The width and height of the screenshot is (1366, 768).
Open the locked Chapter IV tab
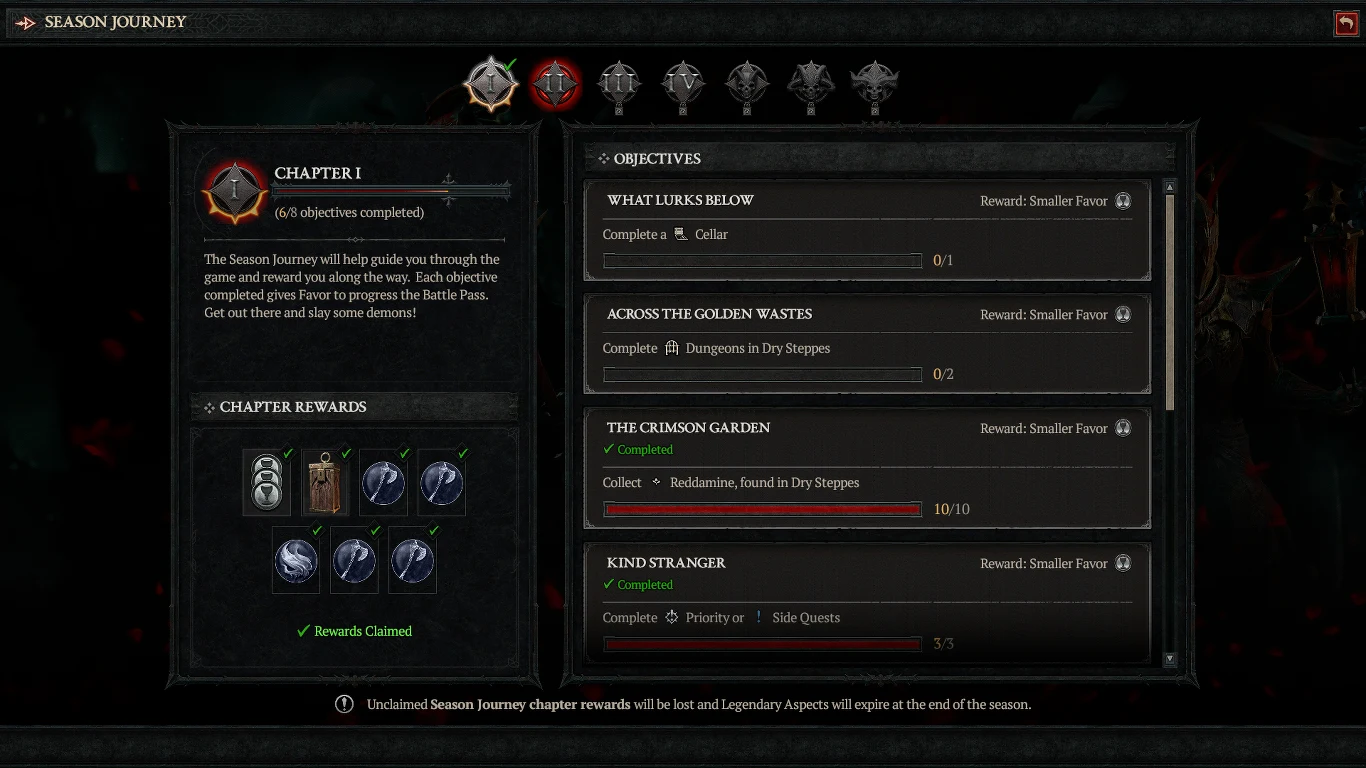683,84
